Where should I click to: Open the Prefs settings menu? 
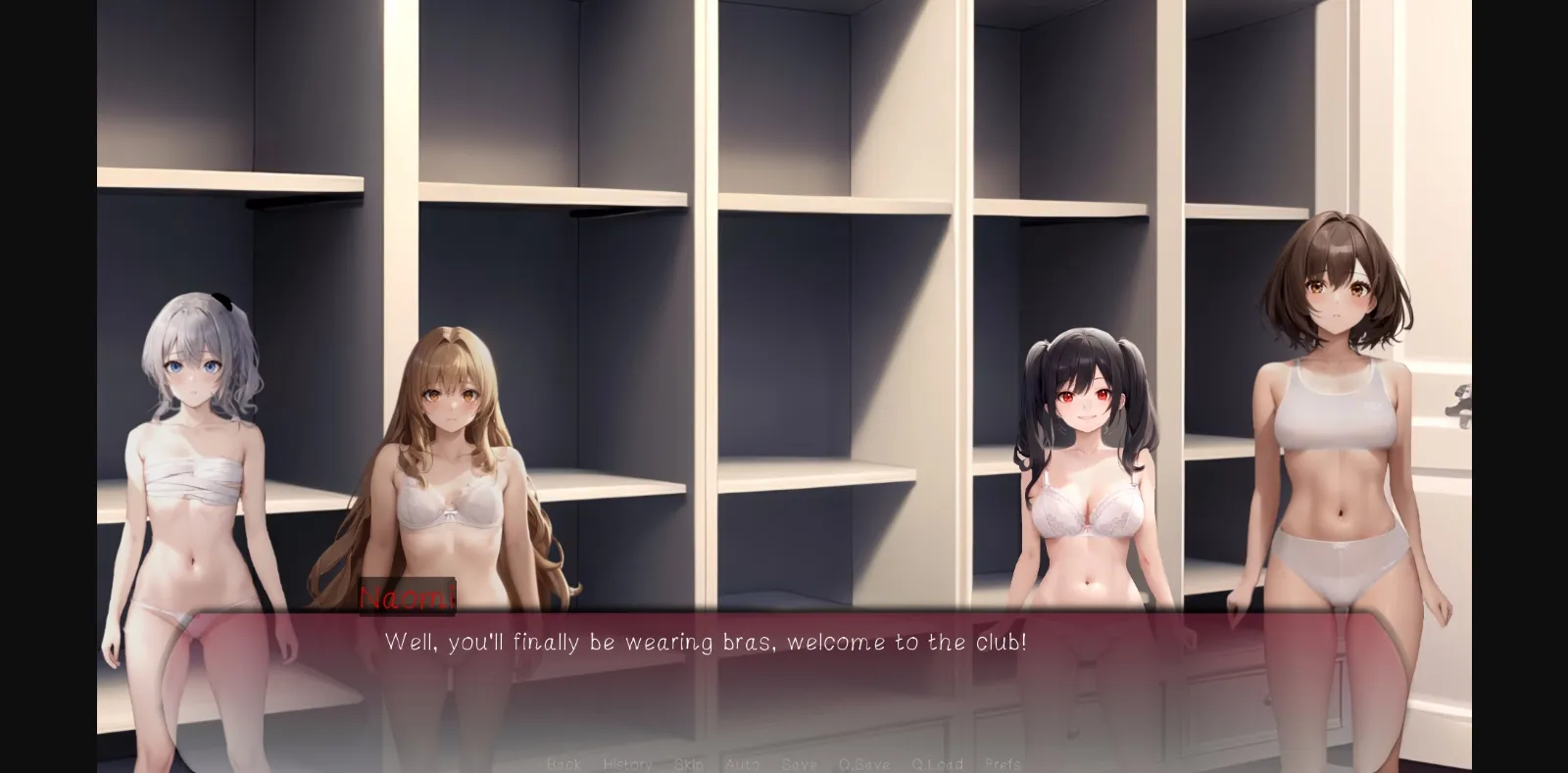coord(1002,764)
